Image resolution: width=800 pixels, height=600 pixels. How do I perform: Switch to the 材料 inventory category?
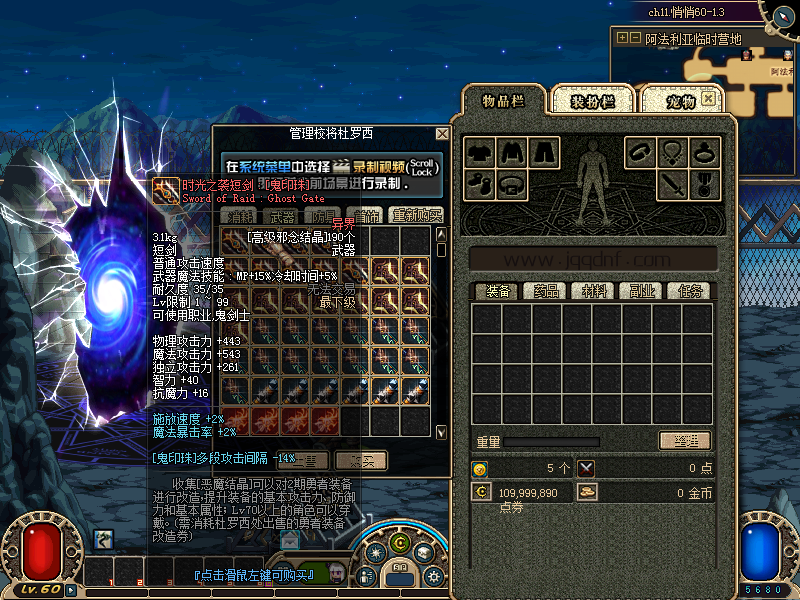click(593, 291)
